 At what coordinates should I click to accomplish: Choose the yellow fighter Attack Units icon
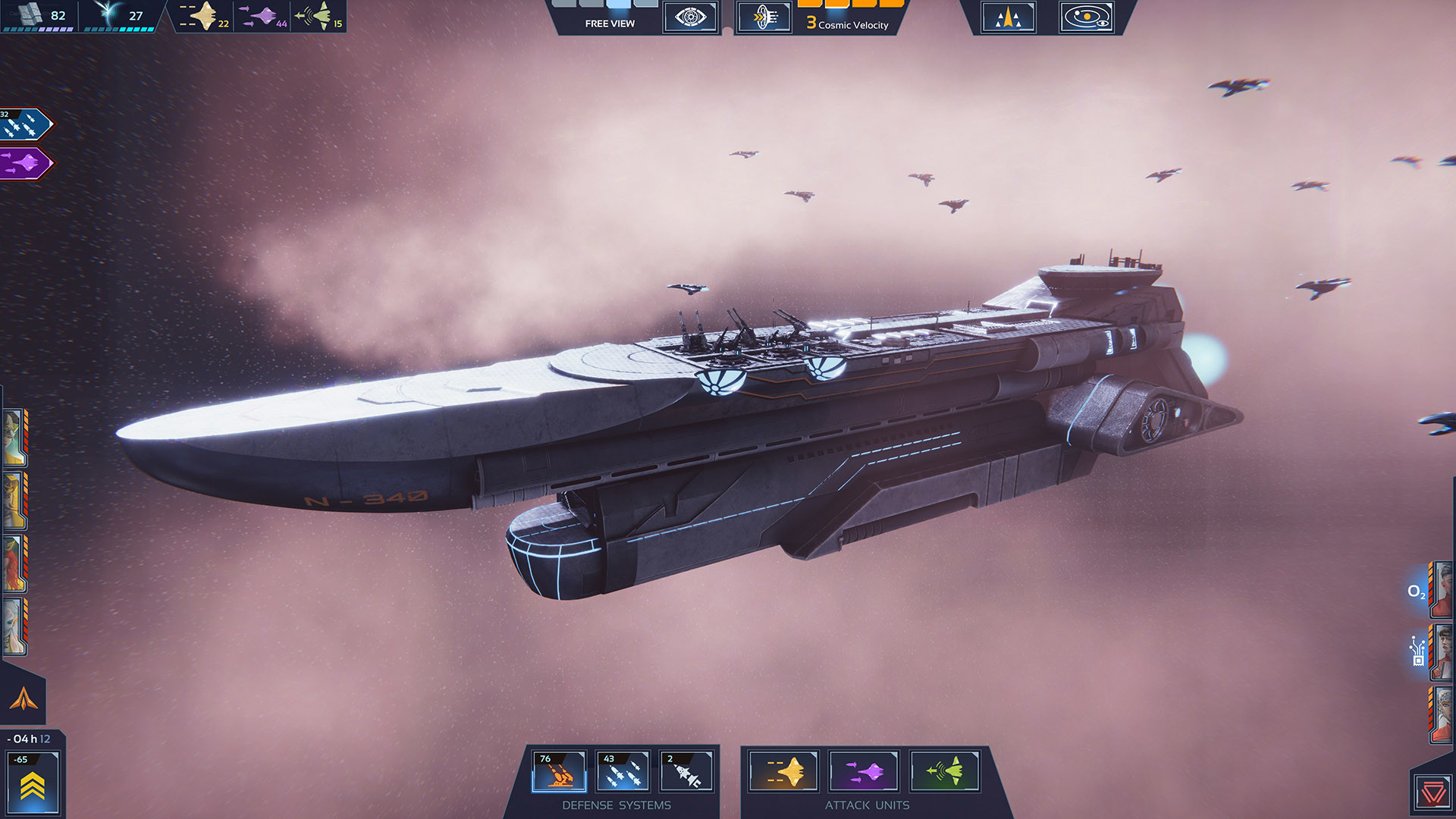784,772
